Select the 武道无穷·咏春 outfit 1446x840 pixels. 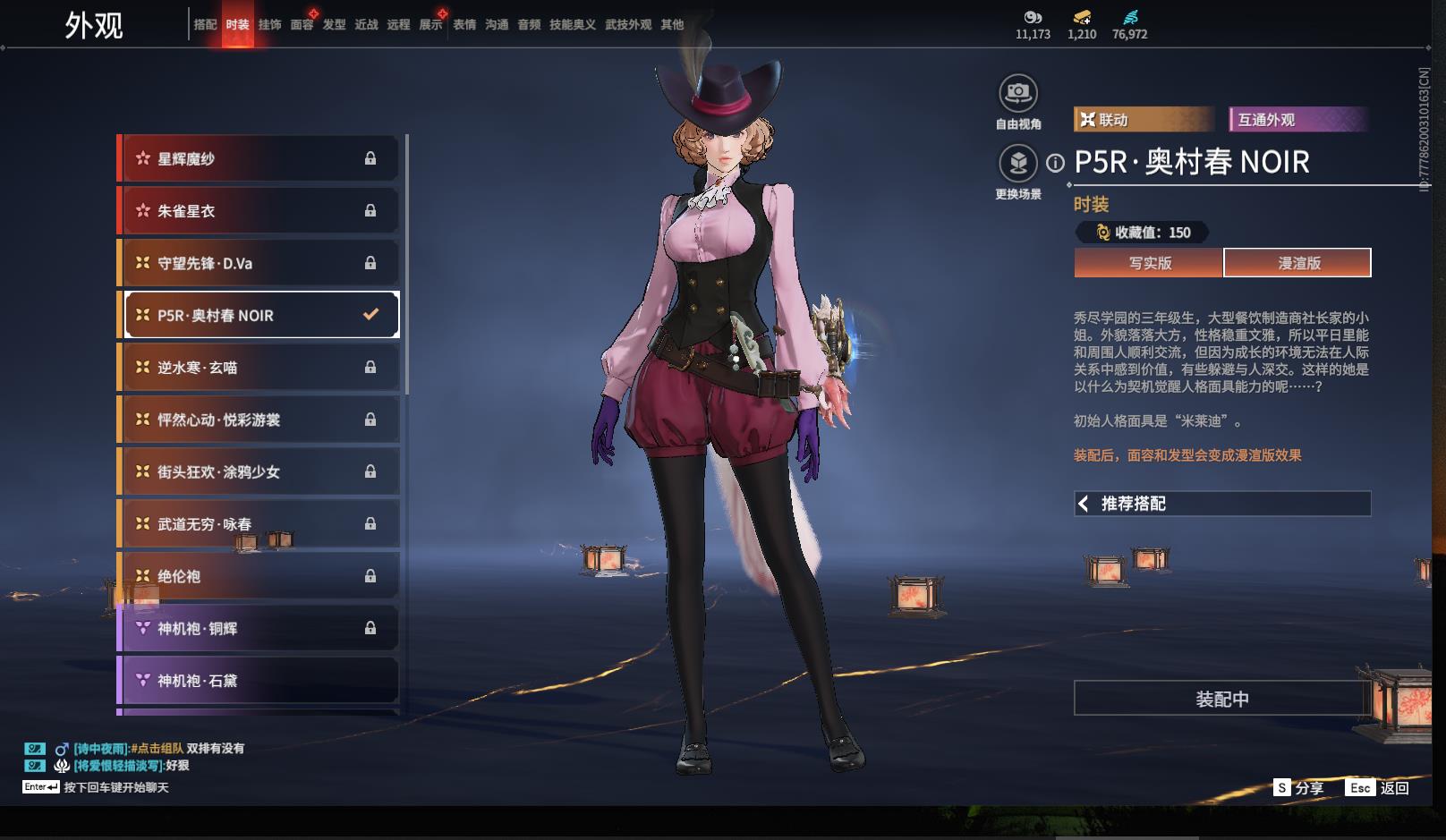[258, 524]
